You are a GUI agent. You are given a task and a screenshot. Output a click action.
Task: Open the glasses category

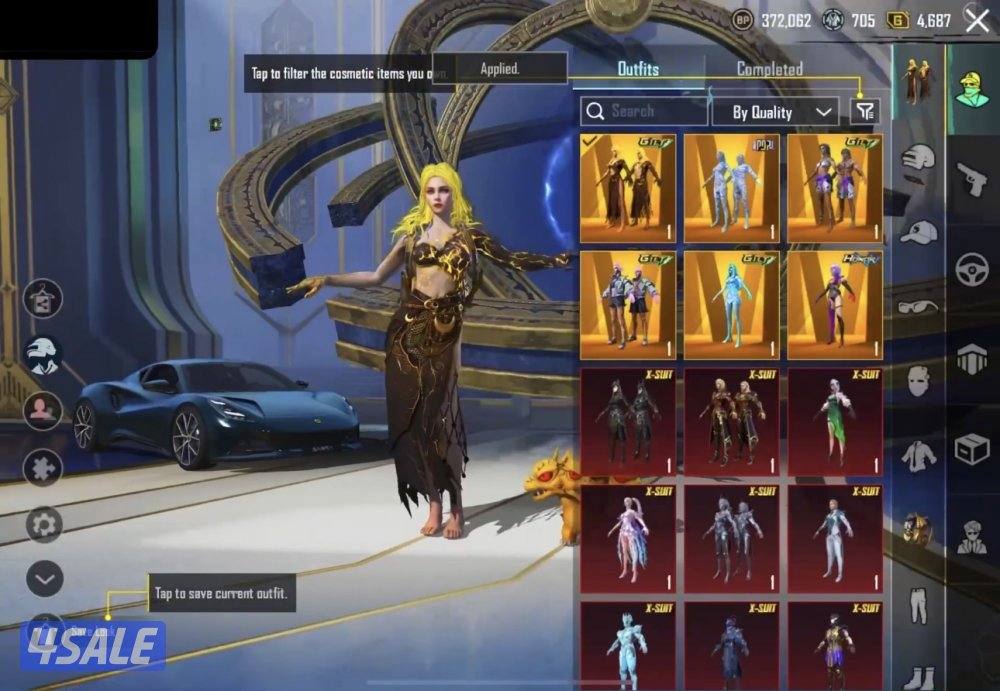(917, 307)
